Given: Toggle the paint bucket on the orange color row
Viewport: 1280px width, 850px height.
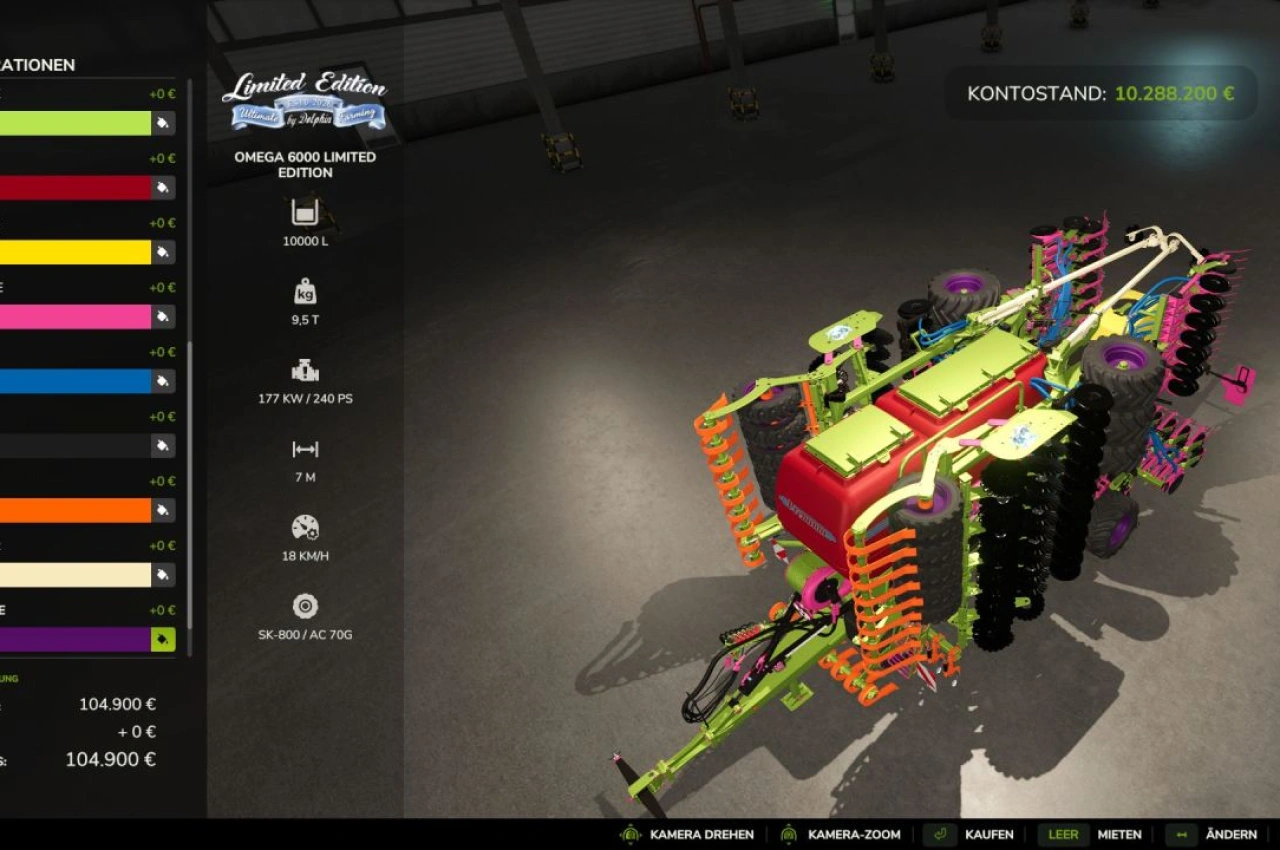Looking at the screenshot, I should click(x=163, y=510).
